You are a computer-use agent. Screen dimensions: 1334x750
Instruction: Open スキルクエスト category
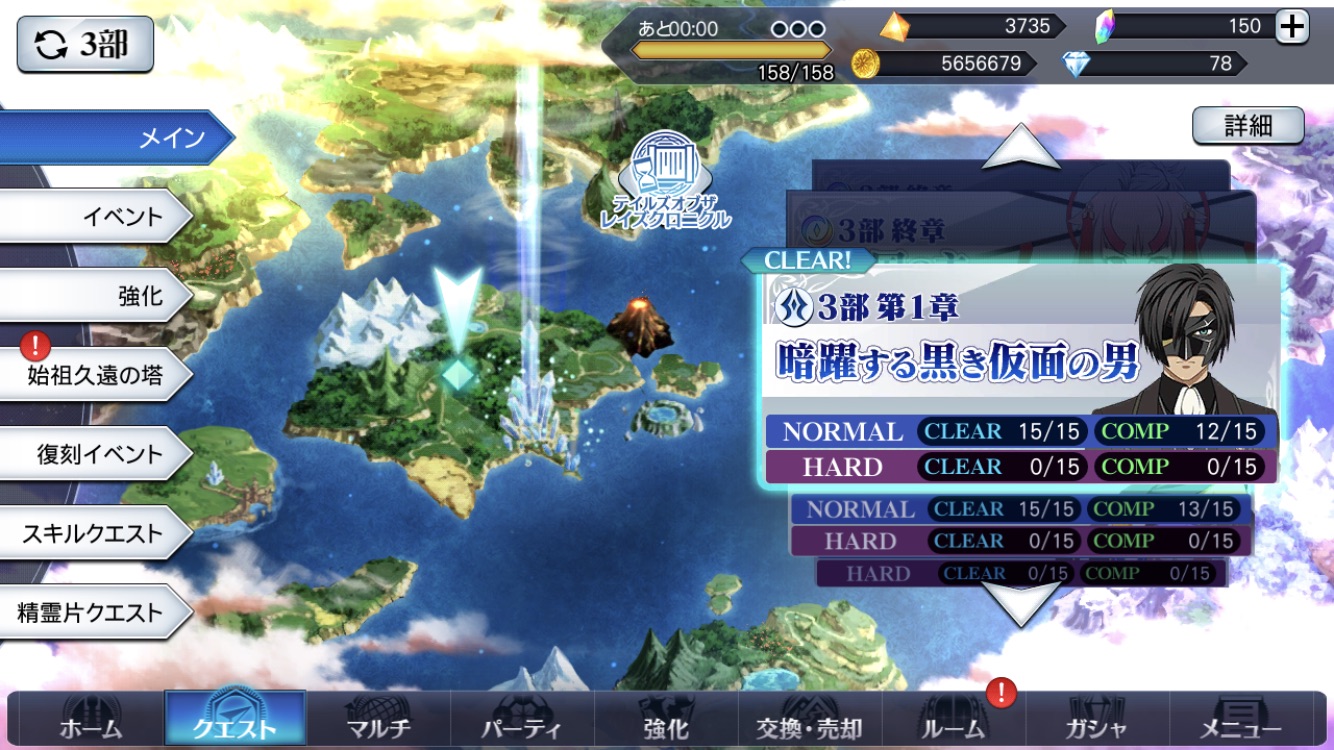[x=95, y=533]
